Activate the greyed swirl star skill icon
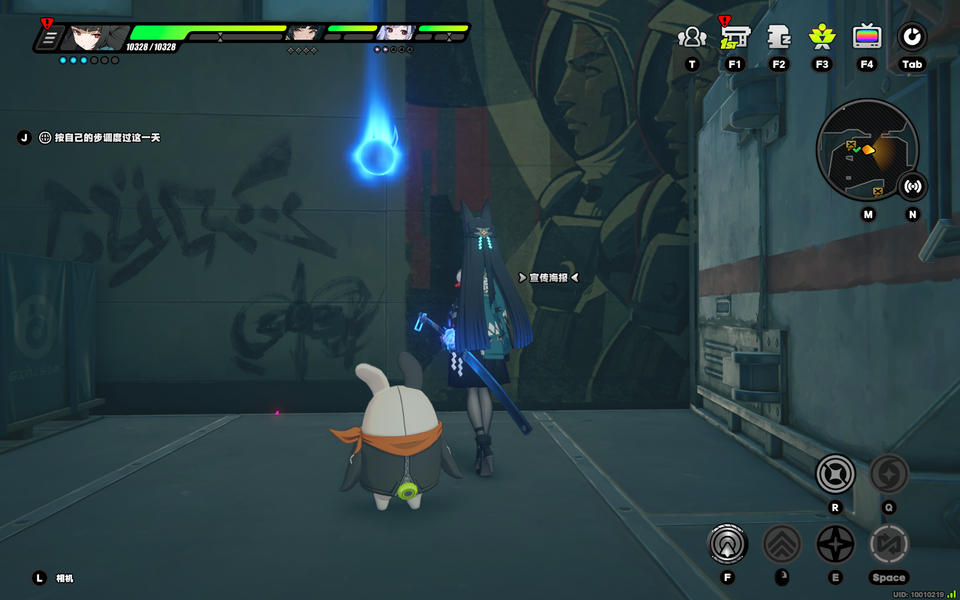This screenshot has height=600, width=960. tap(888, 473)
